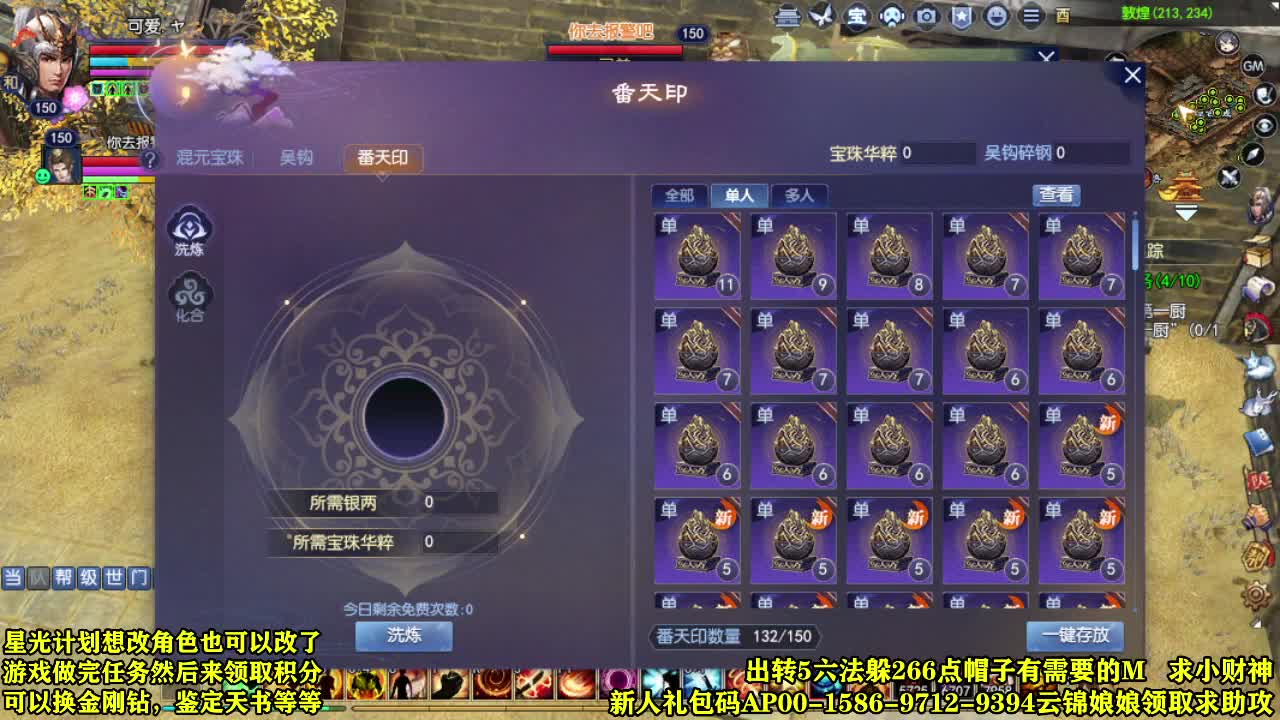Open the screenshot camera icon in top toolbar
Image resolution: width=1280 pixels, height=720 pixels.
926,17
